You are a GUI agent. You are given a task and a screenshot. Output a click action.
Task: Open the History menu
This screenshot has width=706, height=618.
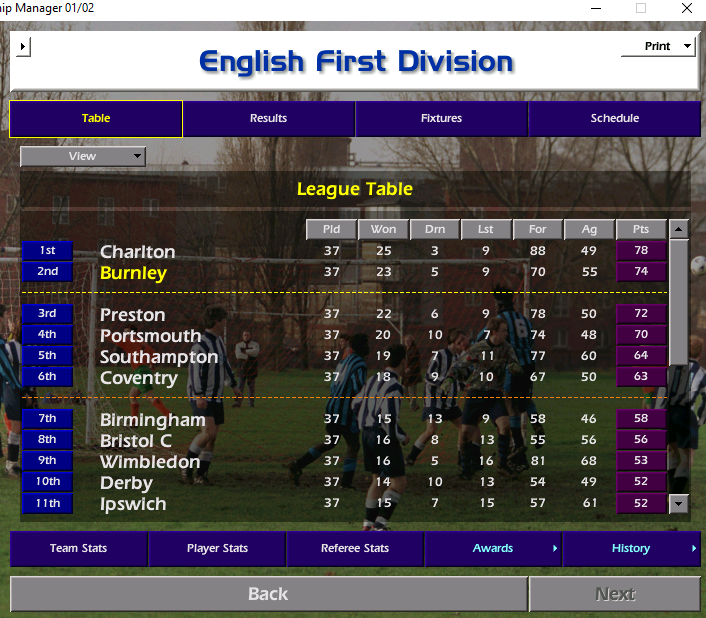click(631, 548)
